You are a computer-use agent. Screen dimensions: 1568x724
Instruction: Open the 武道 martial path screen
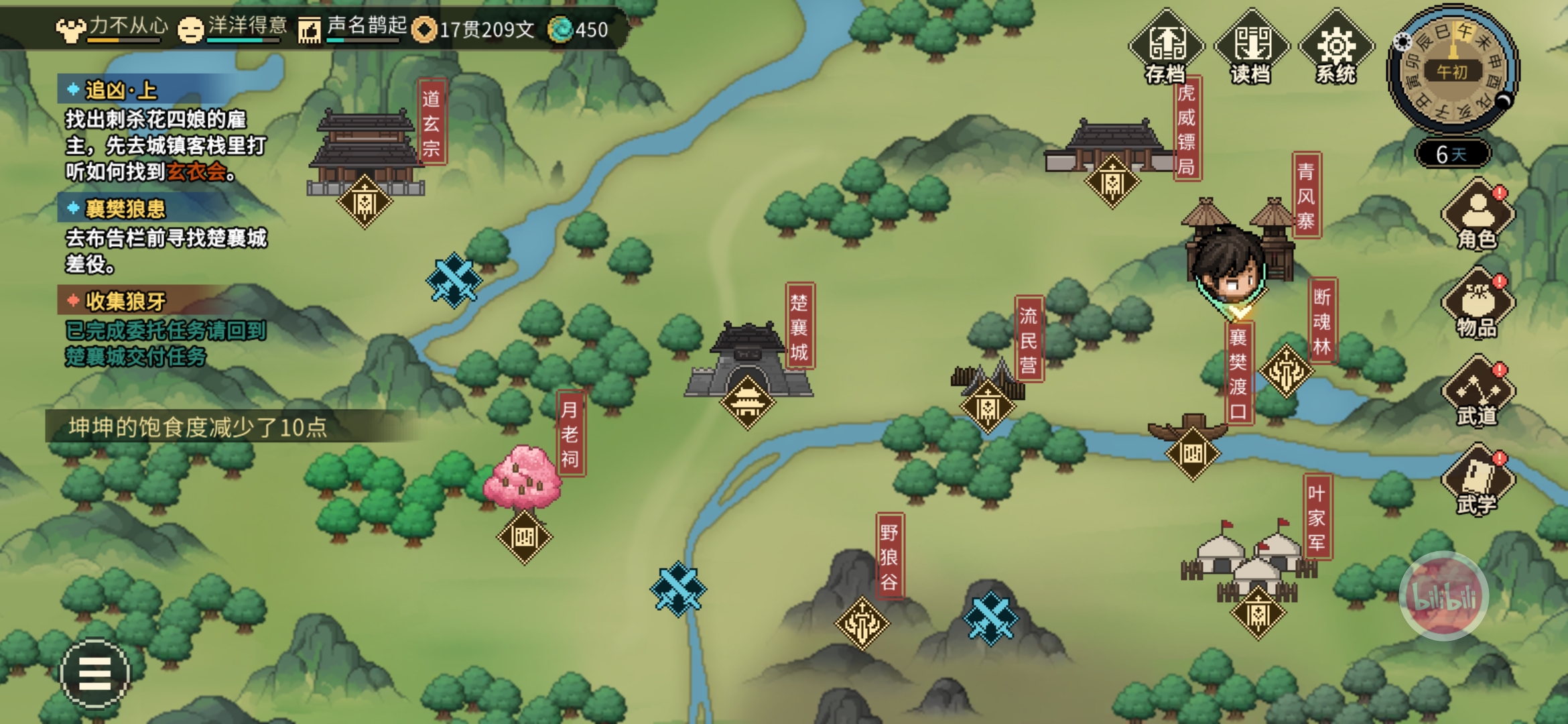[x=1478, y=393]
